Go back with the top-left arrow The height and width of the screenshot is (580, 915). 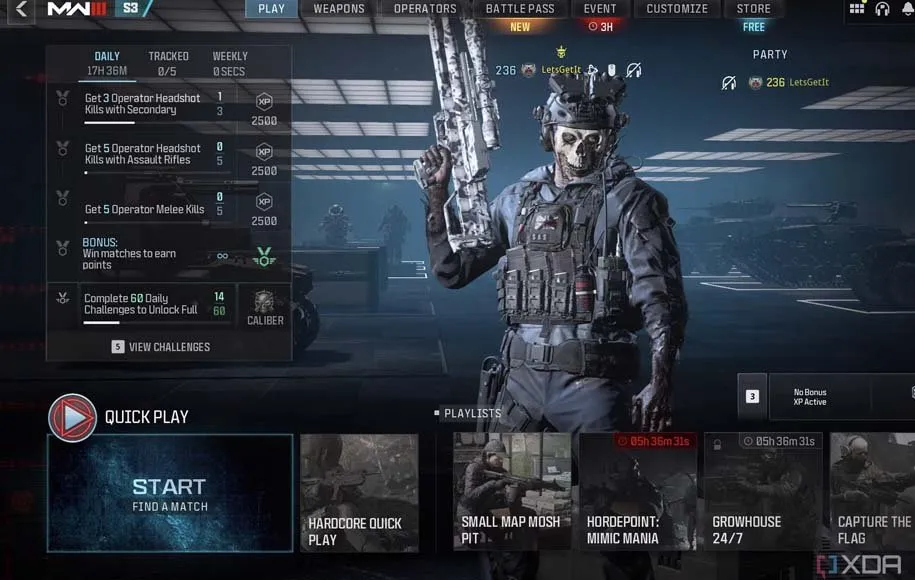coord(22,10)
